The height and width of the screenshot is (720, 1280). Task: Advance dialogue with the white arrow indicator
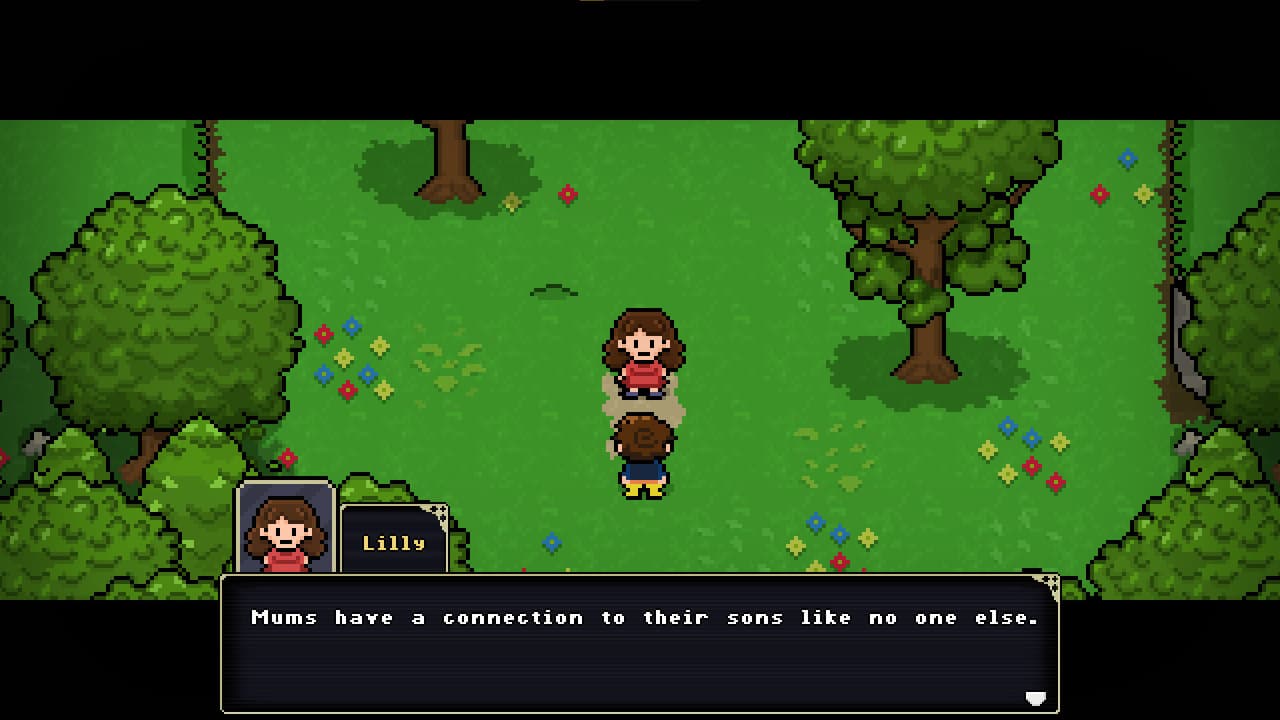pos(1035,698)
